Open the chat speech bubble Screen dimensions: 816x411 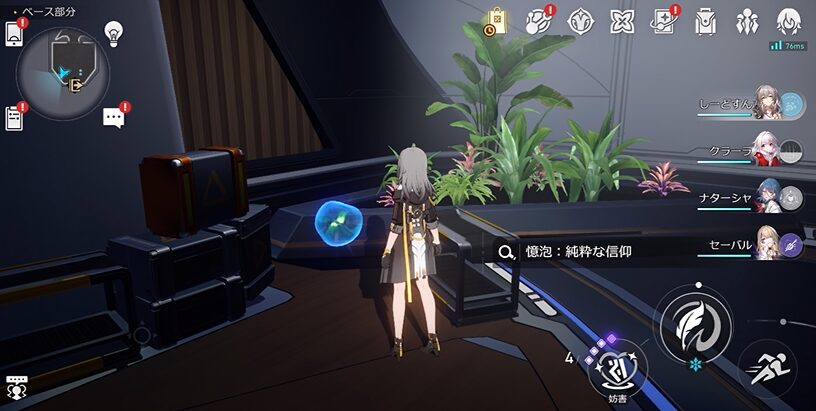pyautogui.click(x=114, y=118)
